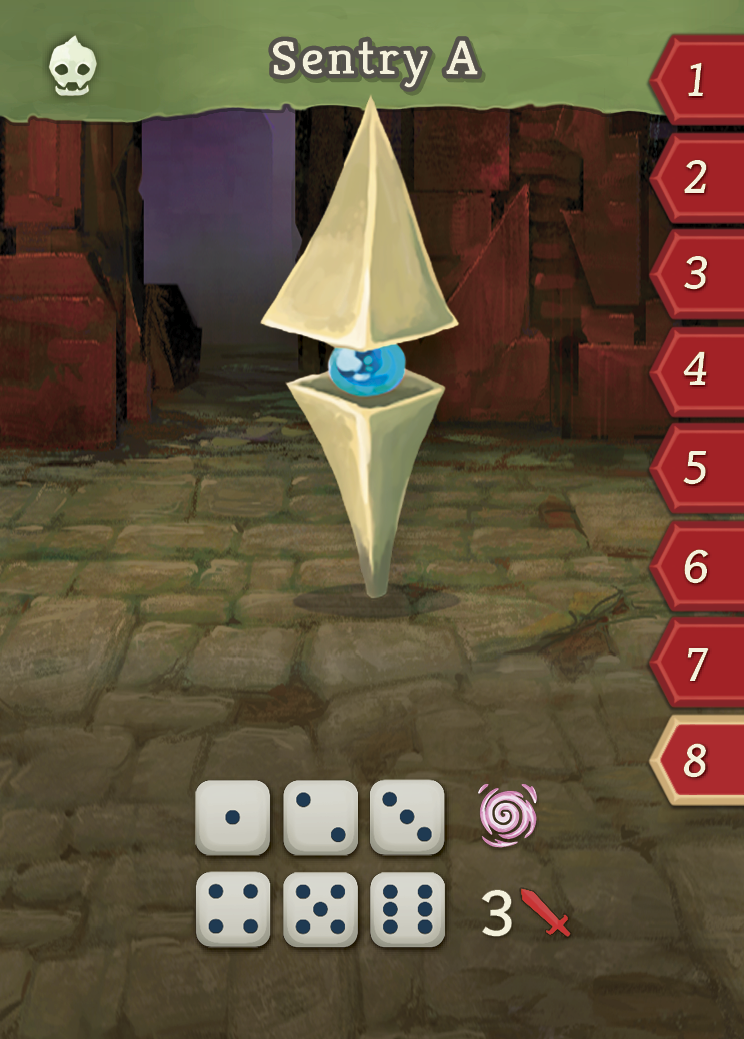The height and width of the screenshot is (1039, 744).
Task: Pick the die showing five pips
Action: [320, 909]
